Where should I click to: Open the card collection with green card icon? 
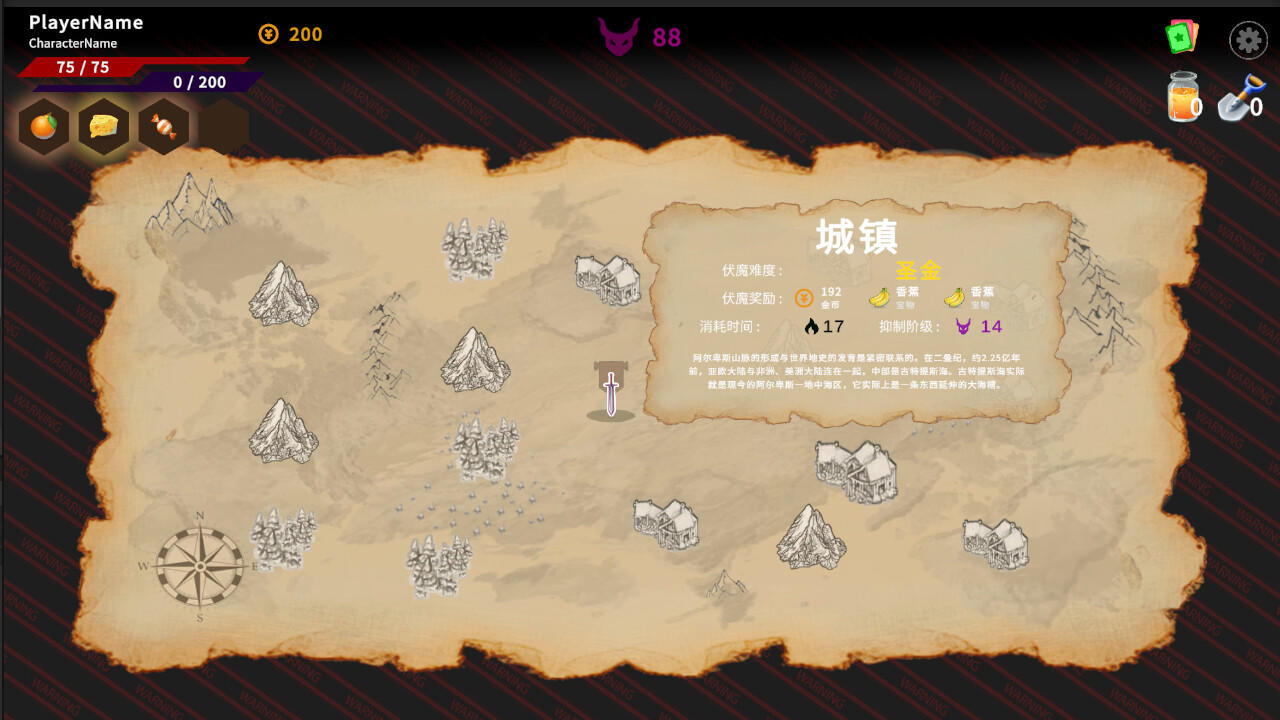pos(1184,38)
